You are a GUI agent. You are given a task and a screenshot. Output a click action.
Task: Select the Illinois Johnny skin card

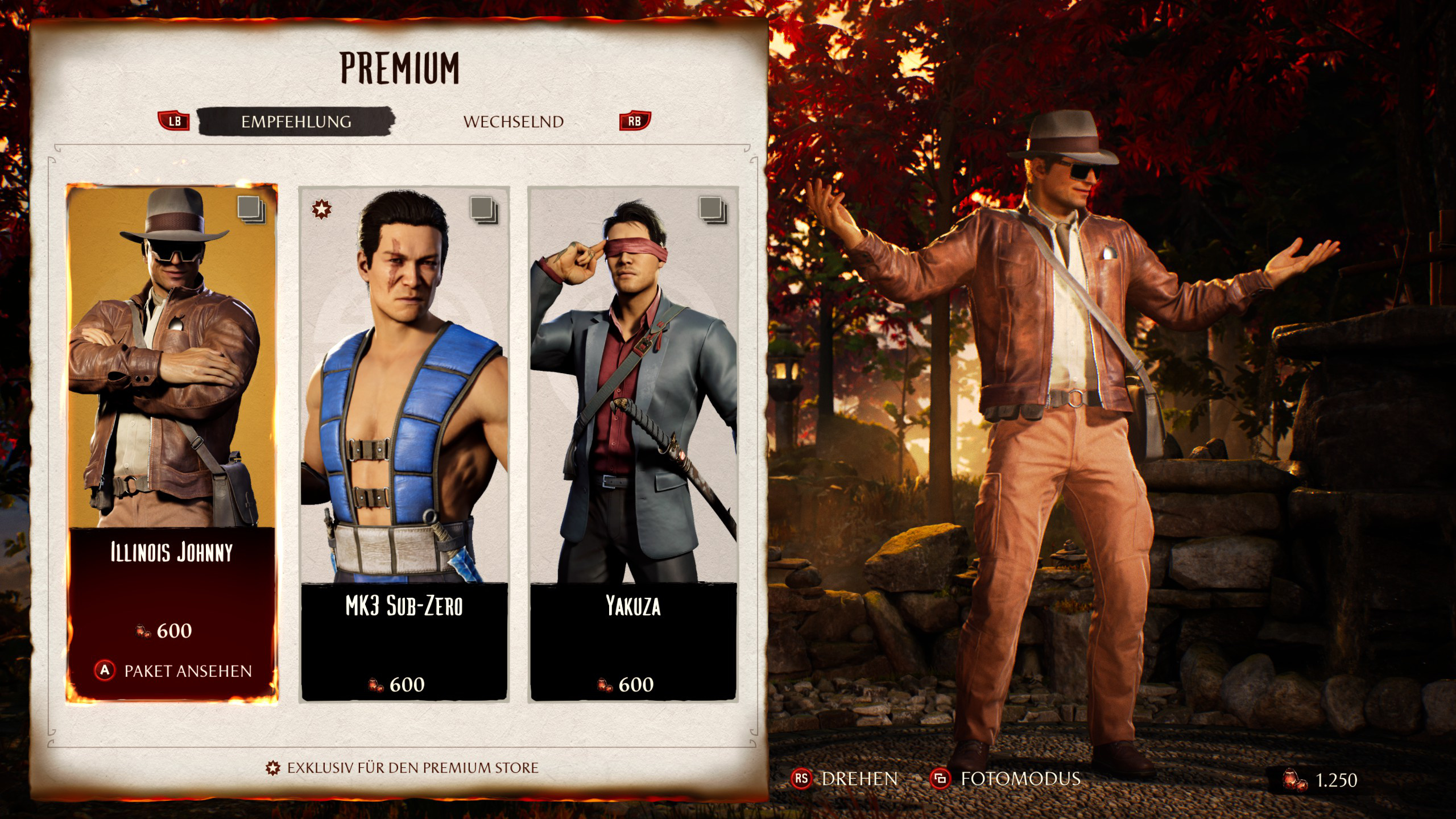[x=172, y=398]
